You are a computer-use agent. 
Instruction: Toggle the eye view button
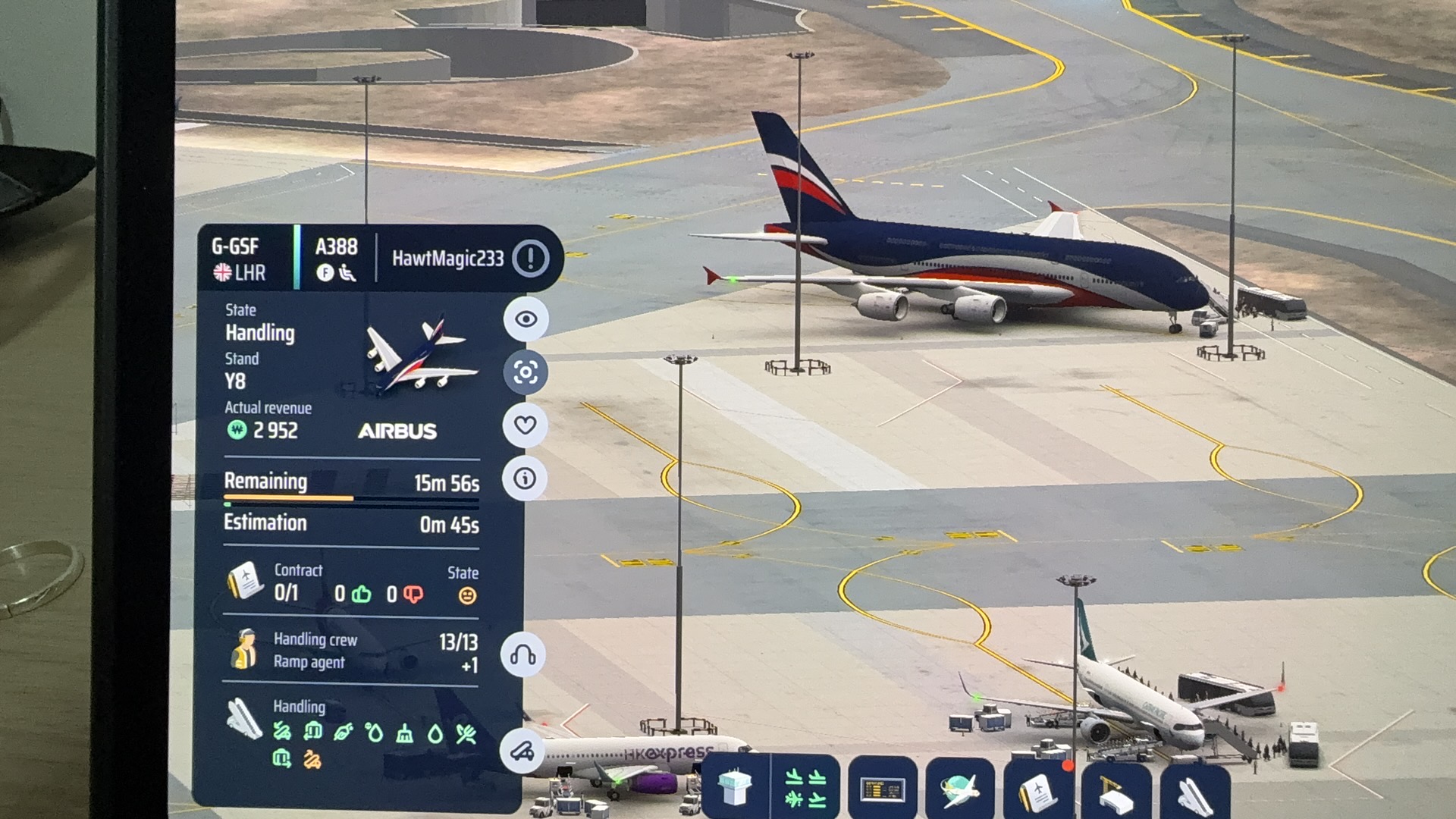point(526,319)
